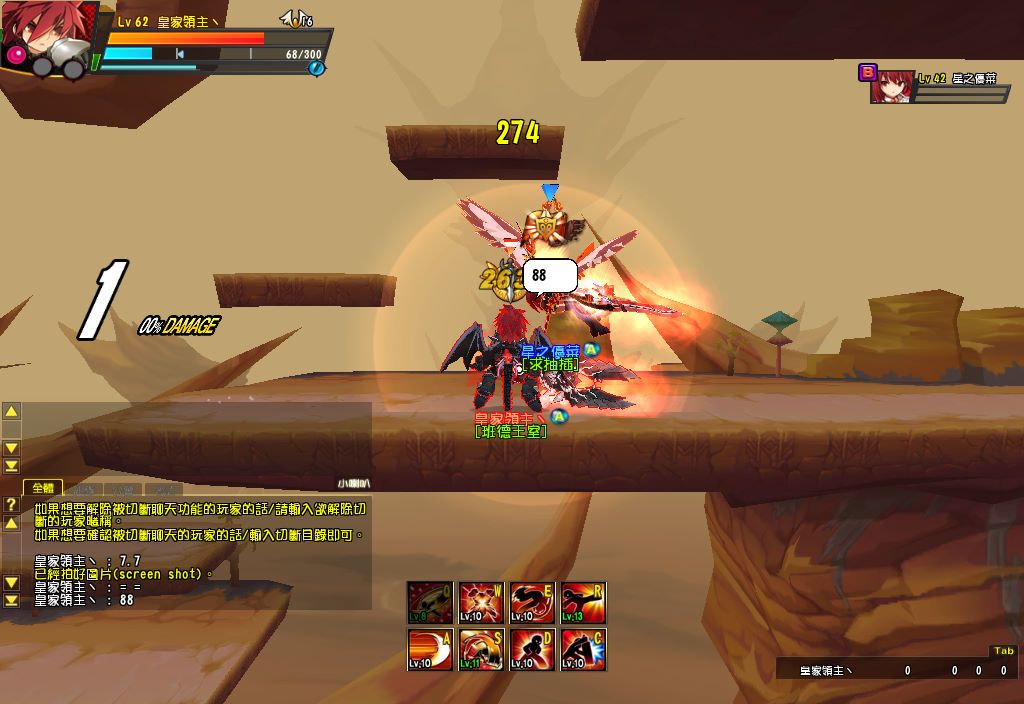Select the 全體 chat tab
Screen dimensions: 1024x704
pyautogui.click(x=43, y=488)
